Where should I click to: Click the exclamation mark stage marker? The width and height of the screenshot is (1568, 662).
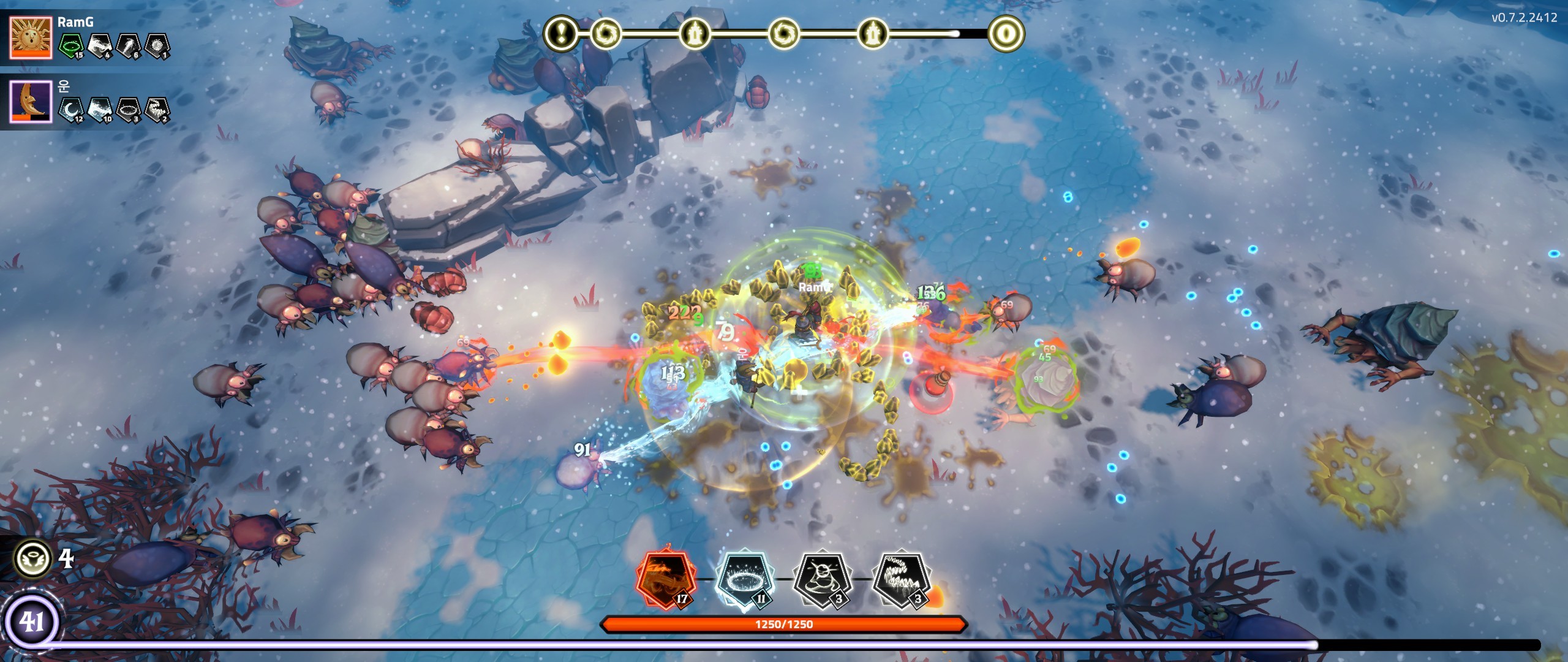click(x=560, y=32)
